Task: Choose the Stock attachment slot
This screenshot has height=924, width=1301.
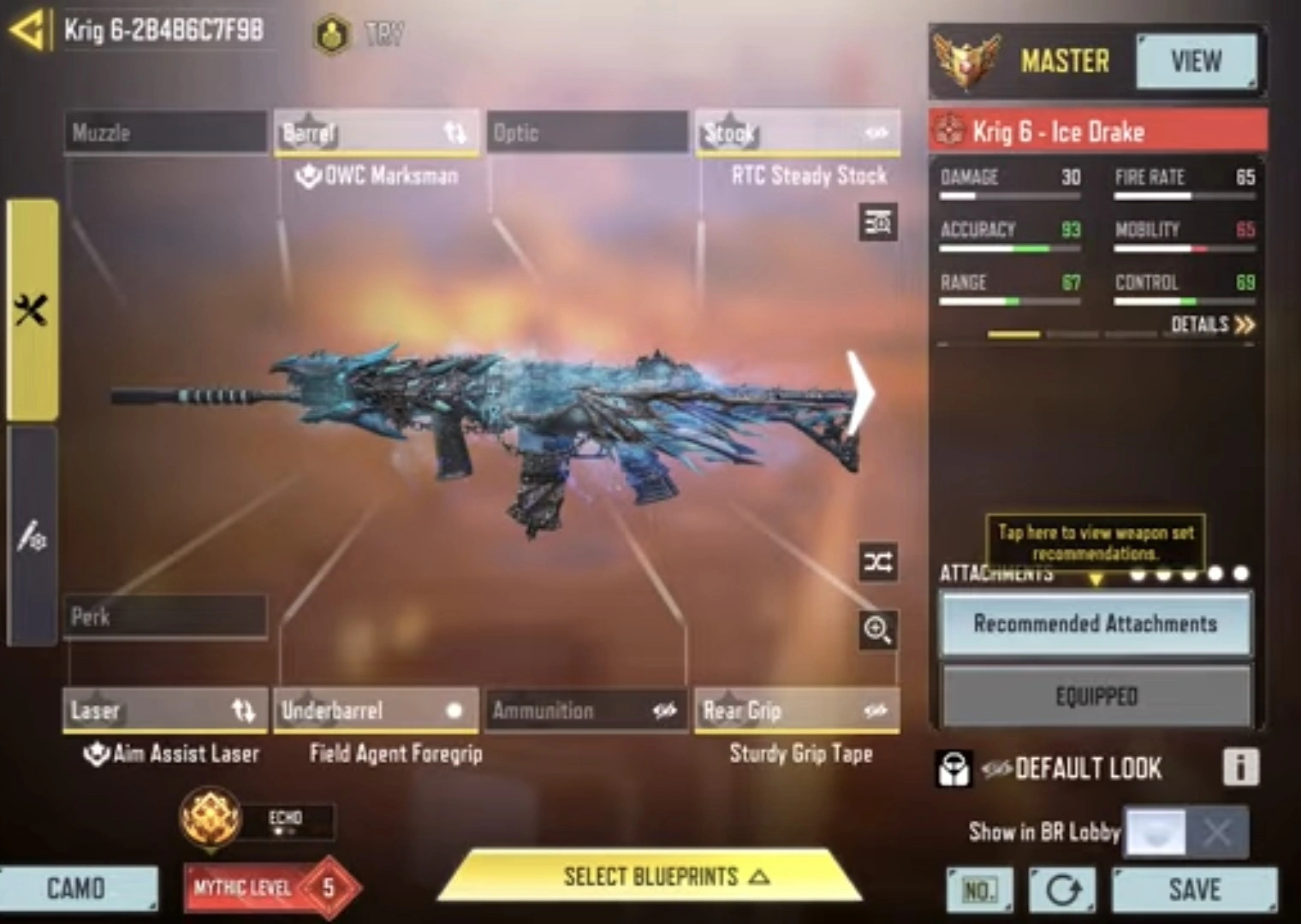Action: tap(797, 133)
